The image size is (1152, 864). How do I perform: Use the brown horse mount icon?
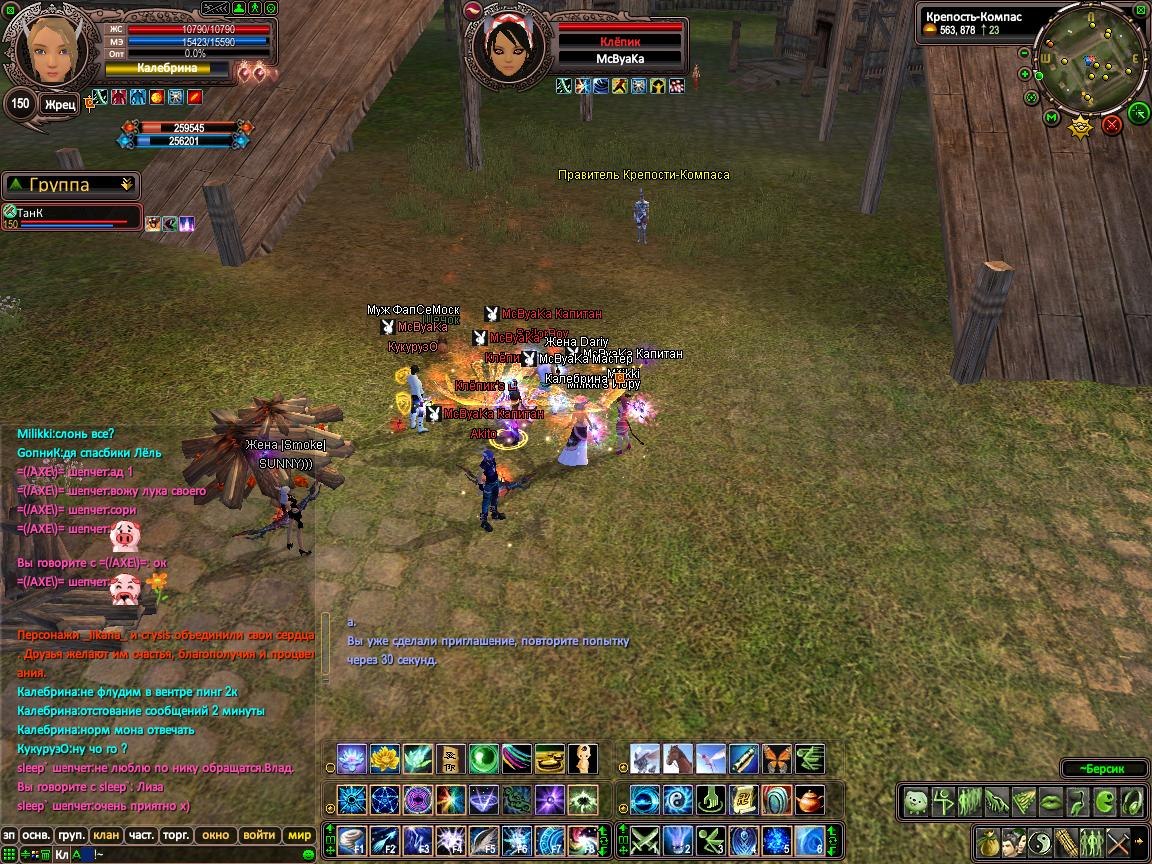pyautogui.click(x=677, y=759)
